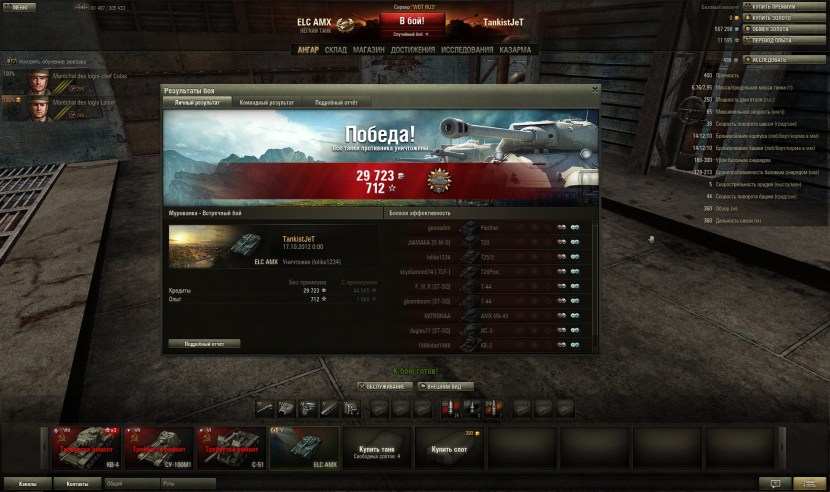Open the Казарма barracks tab

pyautogui.click(x=515, y=49)
